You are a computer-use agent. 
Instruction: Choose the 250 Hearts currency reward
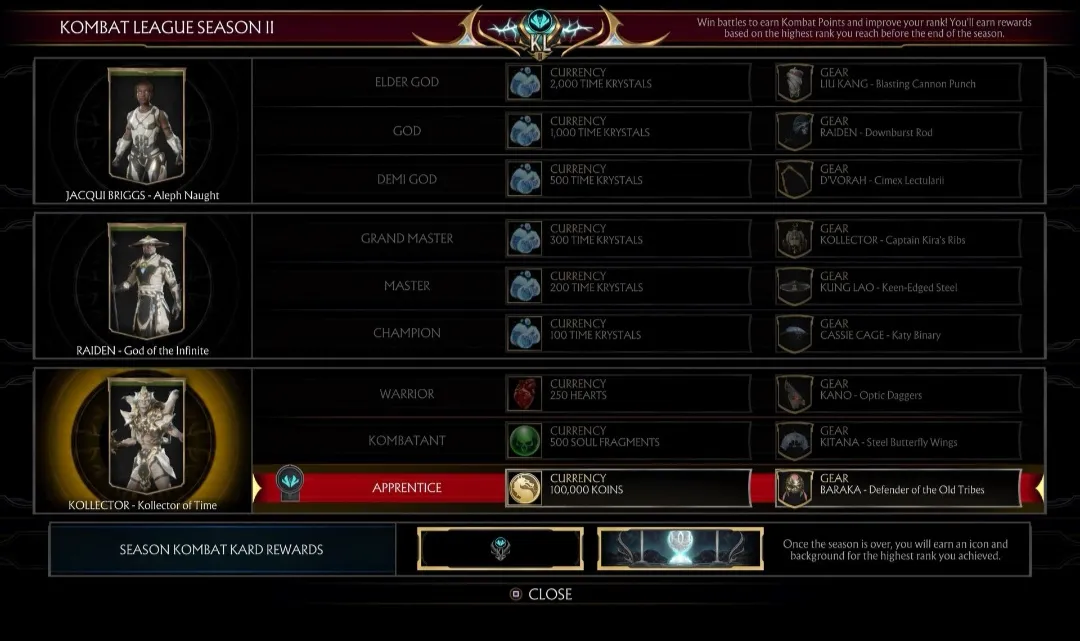coord(628,394)
